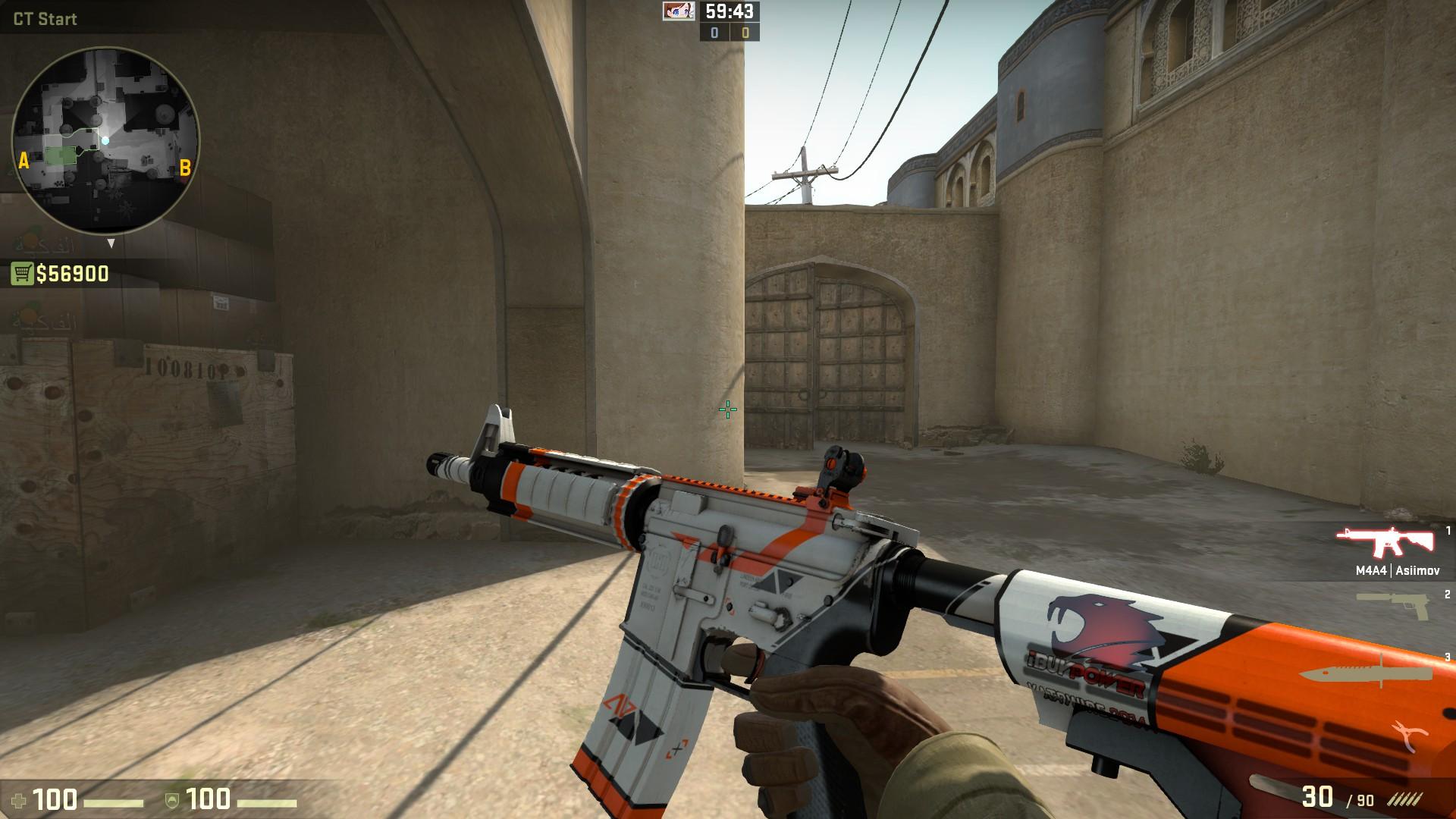The height and width of the screenshot is (819, 1456).
Task: Click the player avatar beside the timer
Action: click(679, 11)
